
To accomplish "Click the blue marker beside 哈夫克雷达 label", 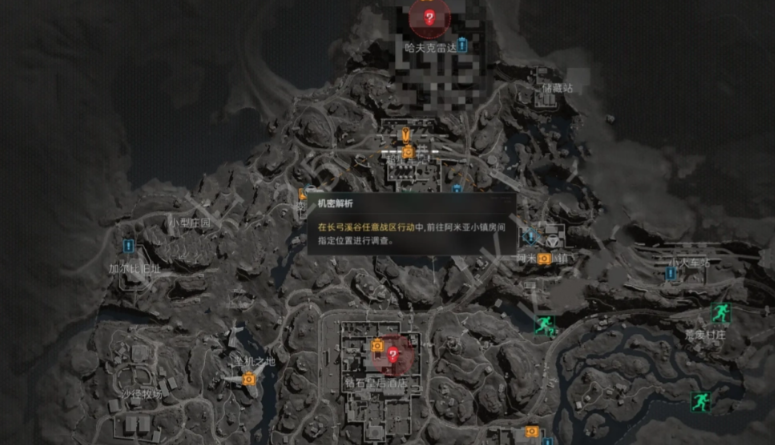I will [463, 46].
